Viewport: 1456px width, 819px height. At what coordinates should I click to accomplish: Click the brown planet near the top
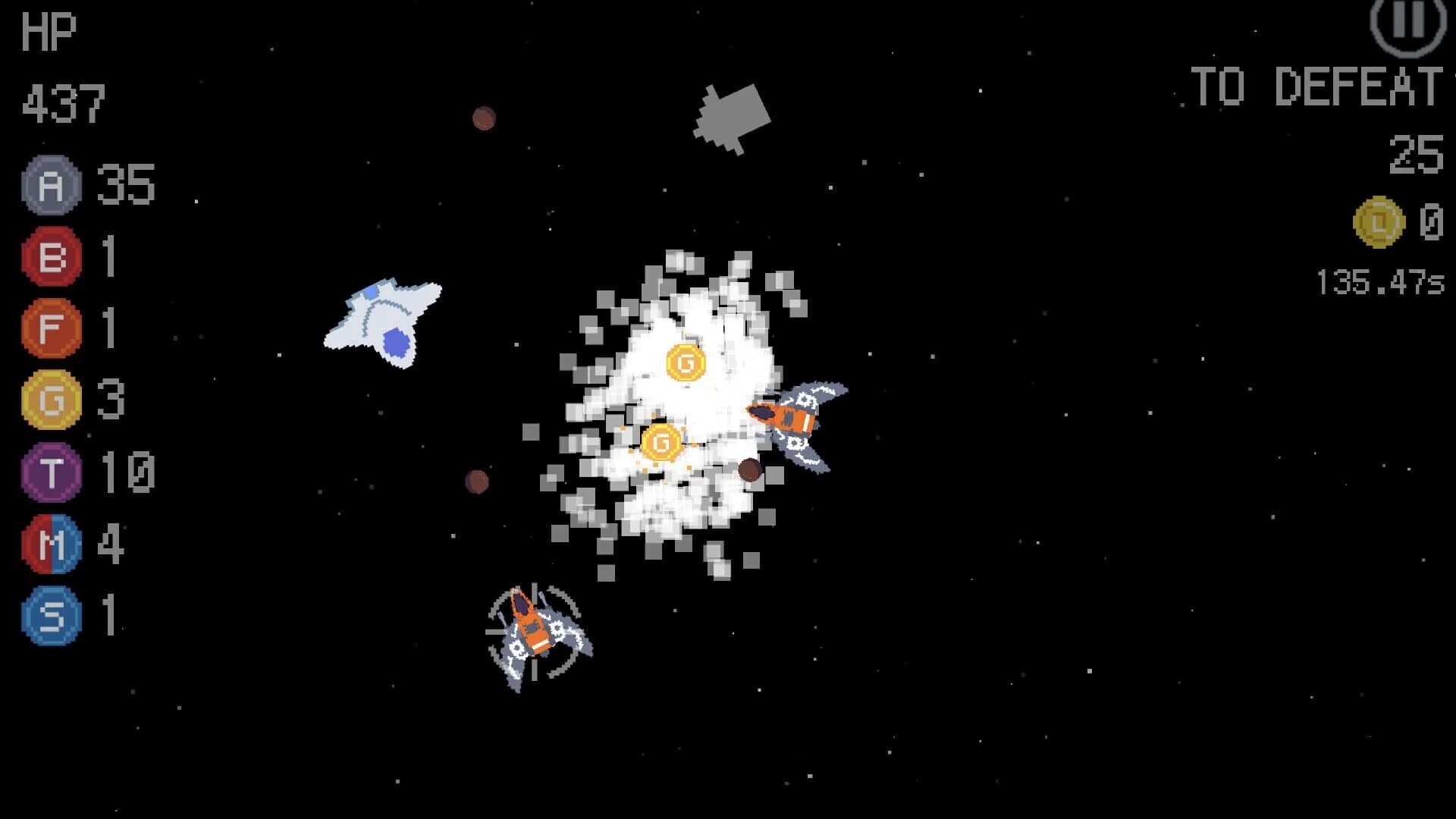click(485, 118)
